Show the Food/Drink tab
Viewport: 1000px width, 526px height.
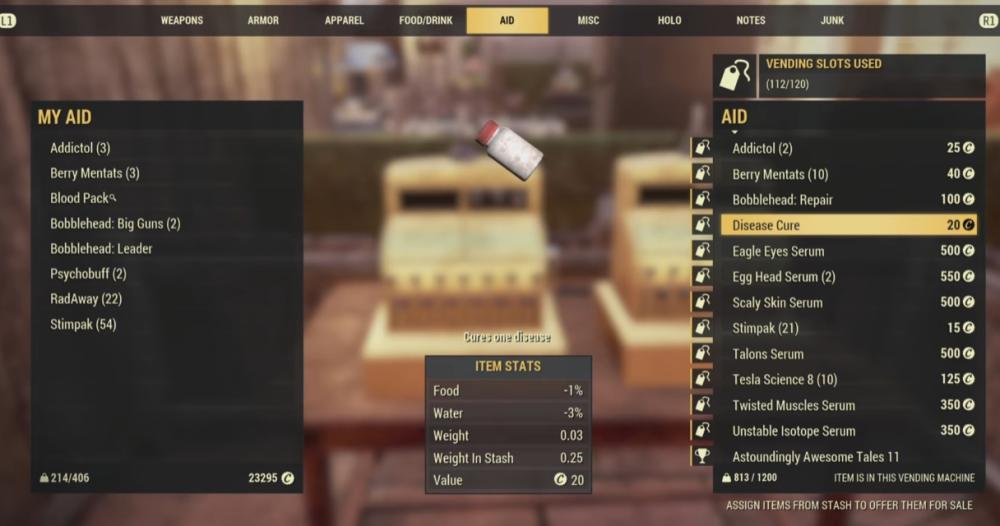point(425,20)
